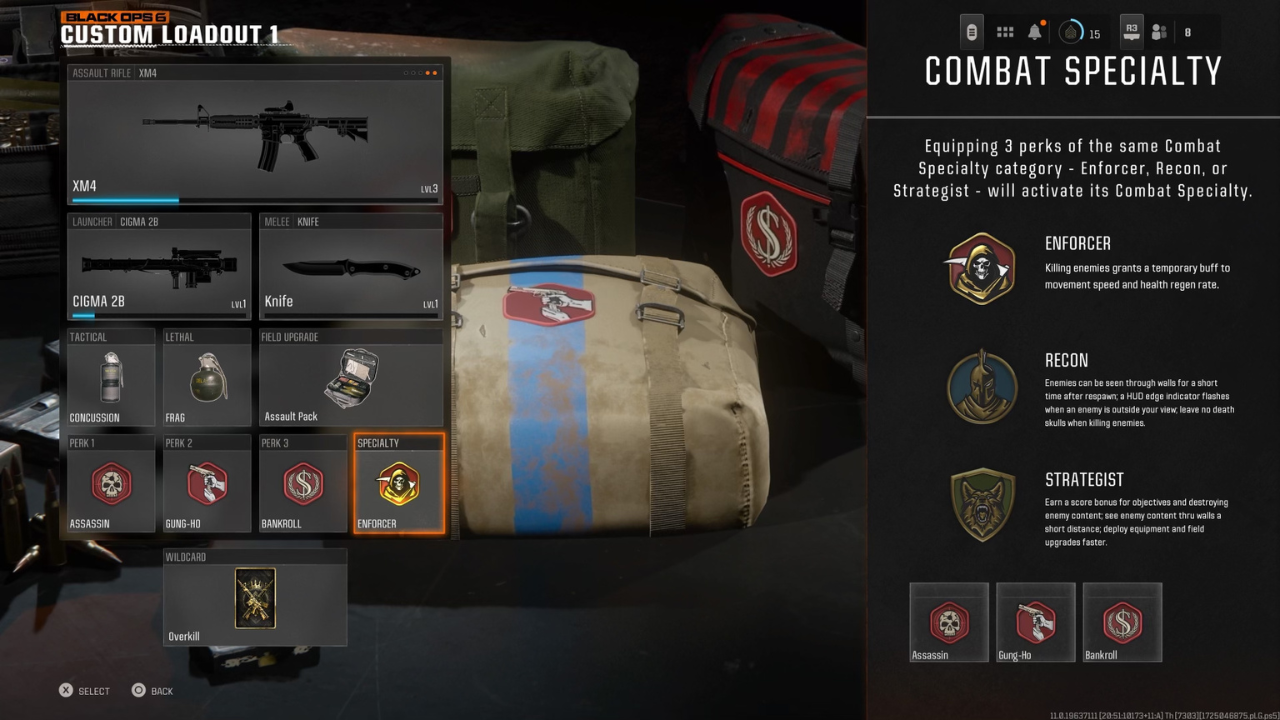Click the dog tag player identity icon
The image size is (1280, 720).
[970, 31]
